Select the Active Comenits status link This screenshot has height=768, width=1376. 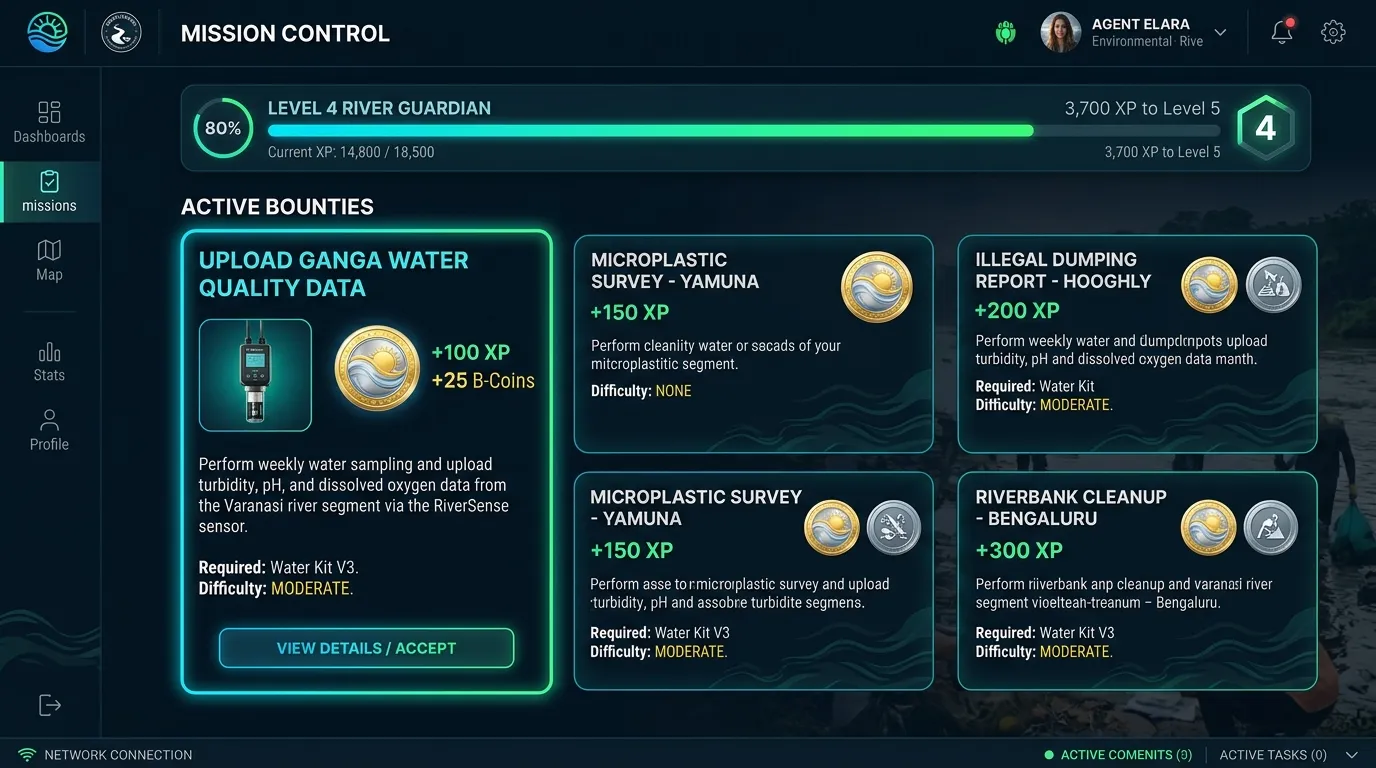click(1117, 755)
